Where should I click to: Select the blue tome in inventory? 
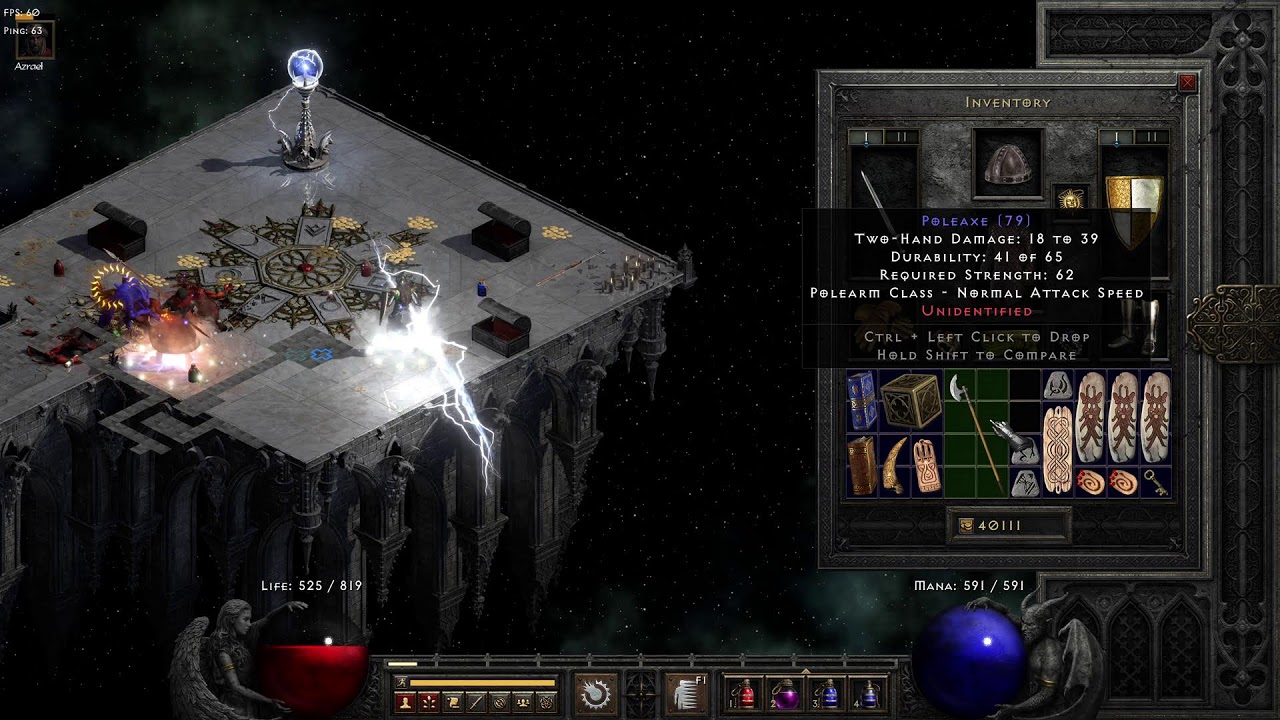pos(861,400)
